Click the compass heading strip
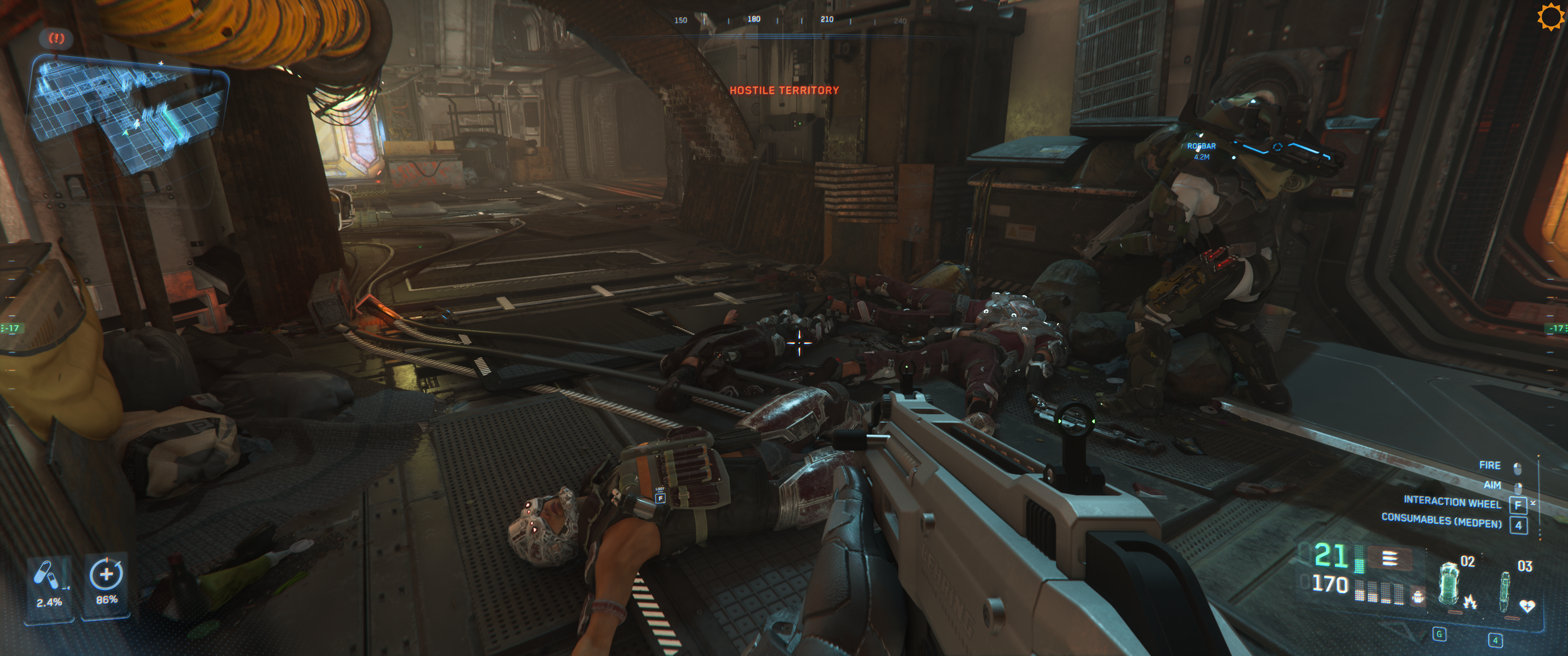 point(790,20)
